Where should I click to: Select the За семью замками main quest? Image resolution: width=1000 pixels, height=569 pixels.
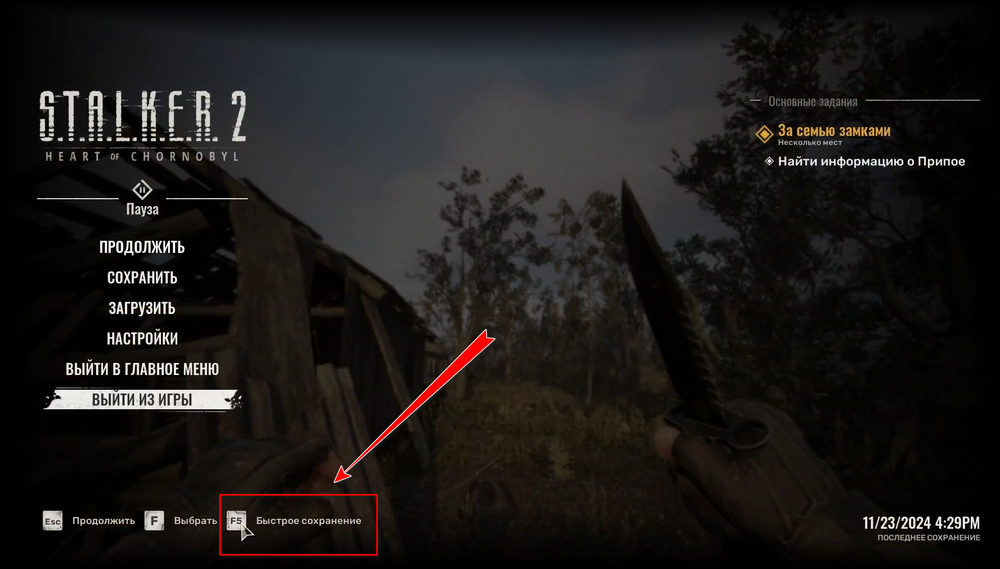click(x=833, y=131)
